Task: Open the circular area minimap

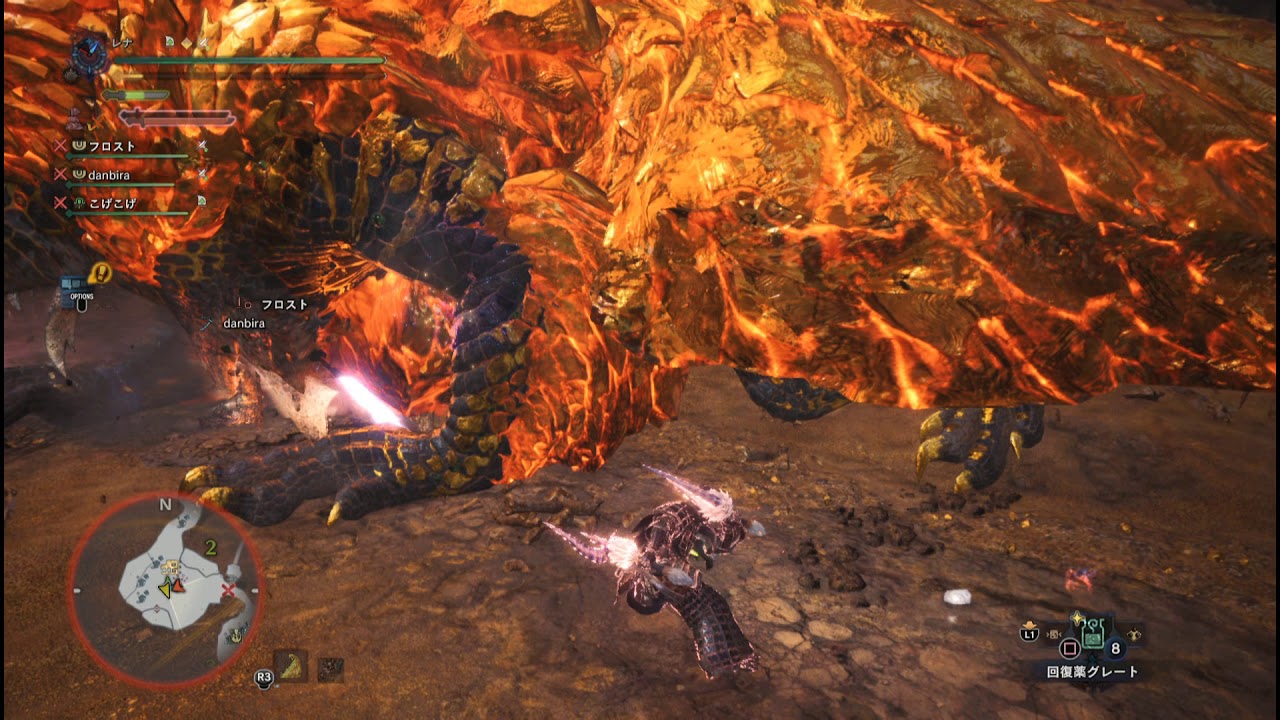Action: coord(166,590)
